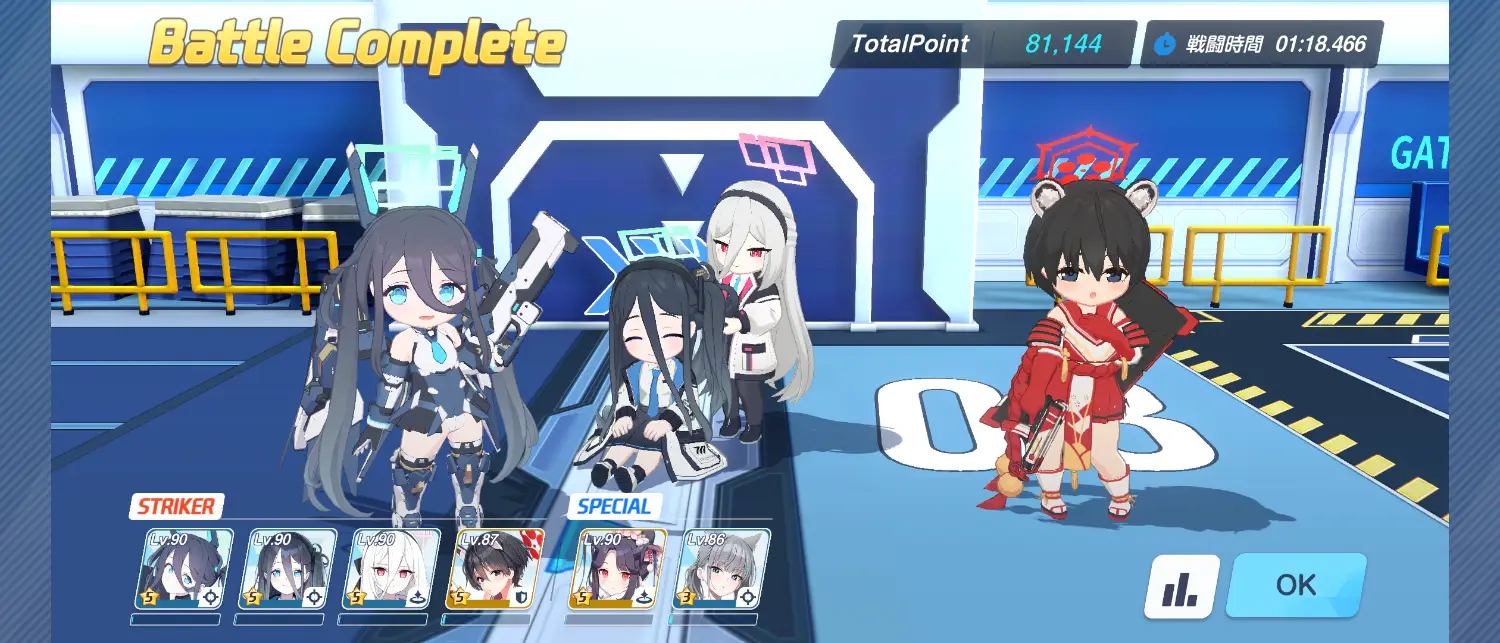Select the Lv.90 striker with maid headband
1500x643 pixels.
[288, 569]
